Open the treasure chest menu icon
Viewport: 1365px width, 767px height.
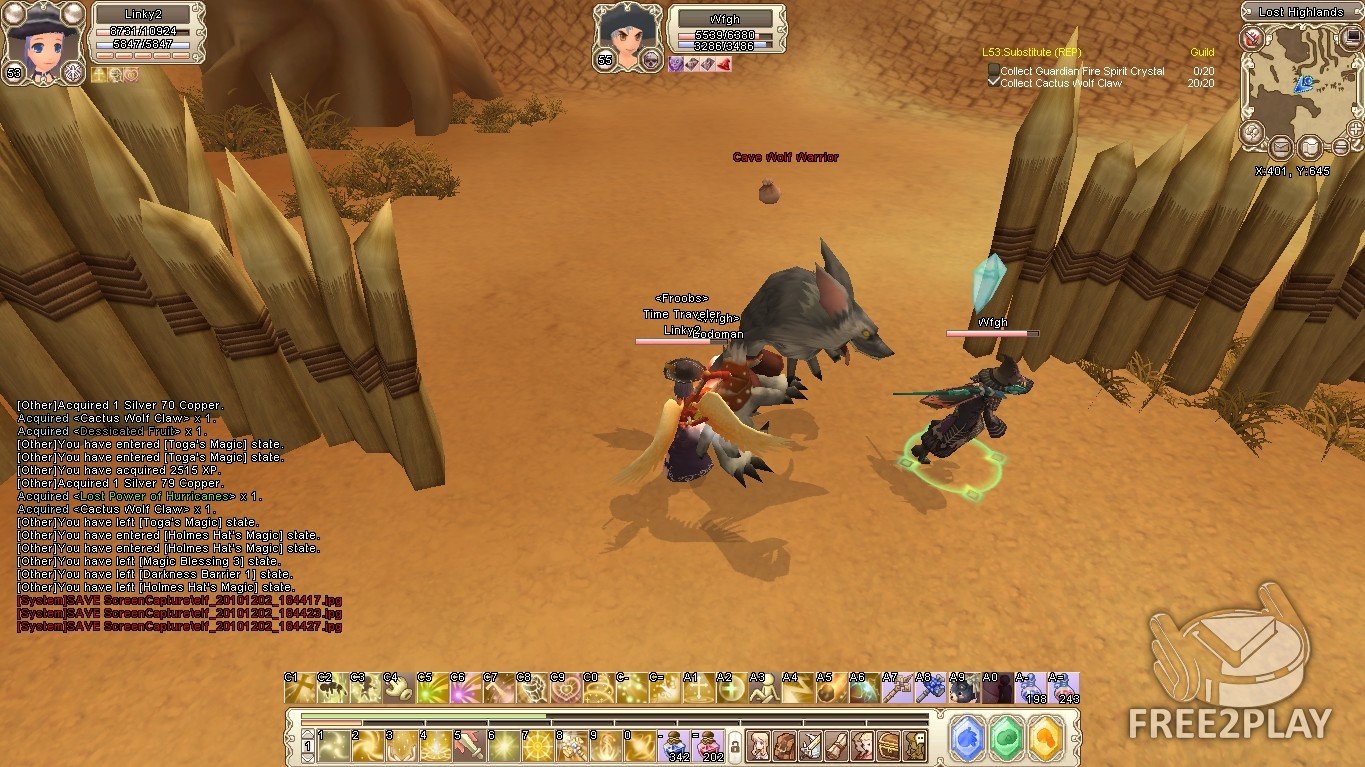[888, 746]
